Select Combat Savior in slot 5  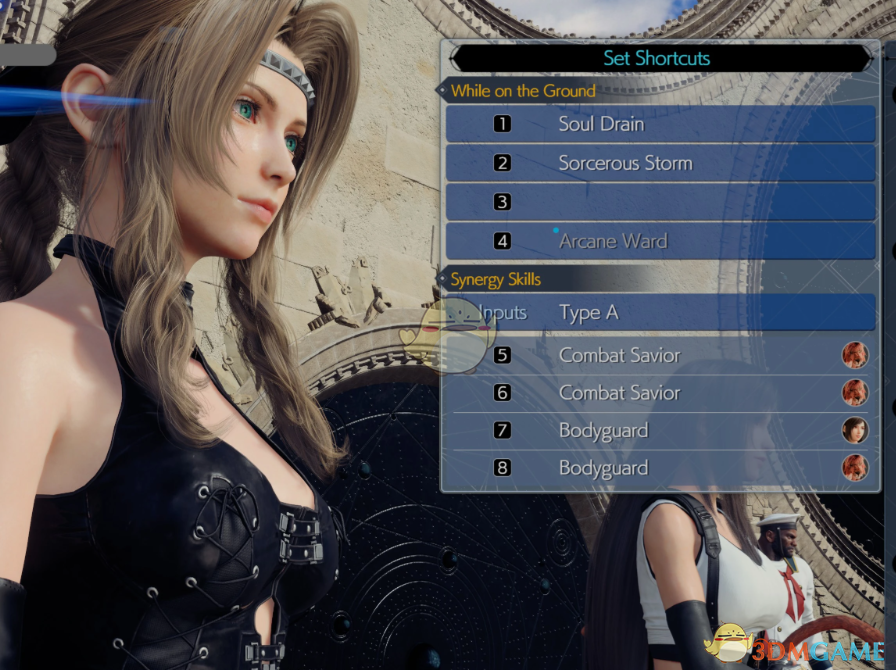click(660, 355)
